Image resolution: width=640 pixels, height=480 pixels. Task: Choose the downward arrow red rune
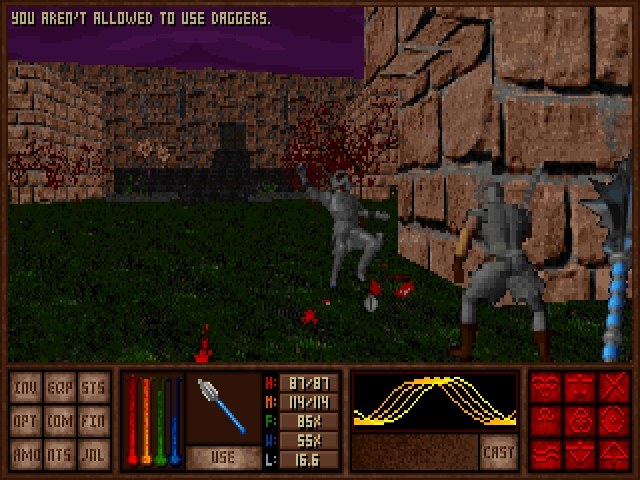tap(580, 453)
